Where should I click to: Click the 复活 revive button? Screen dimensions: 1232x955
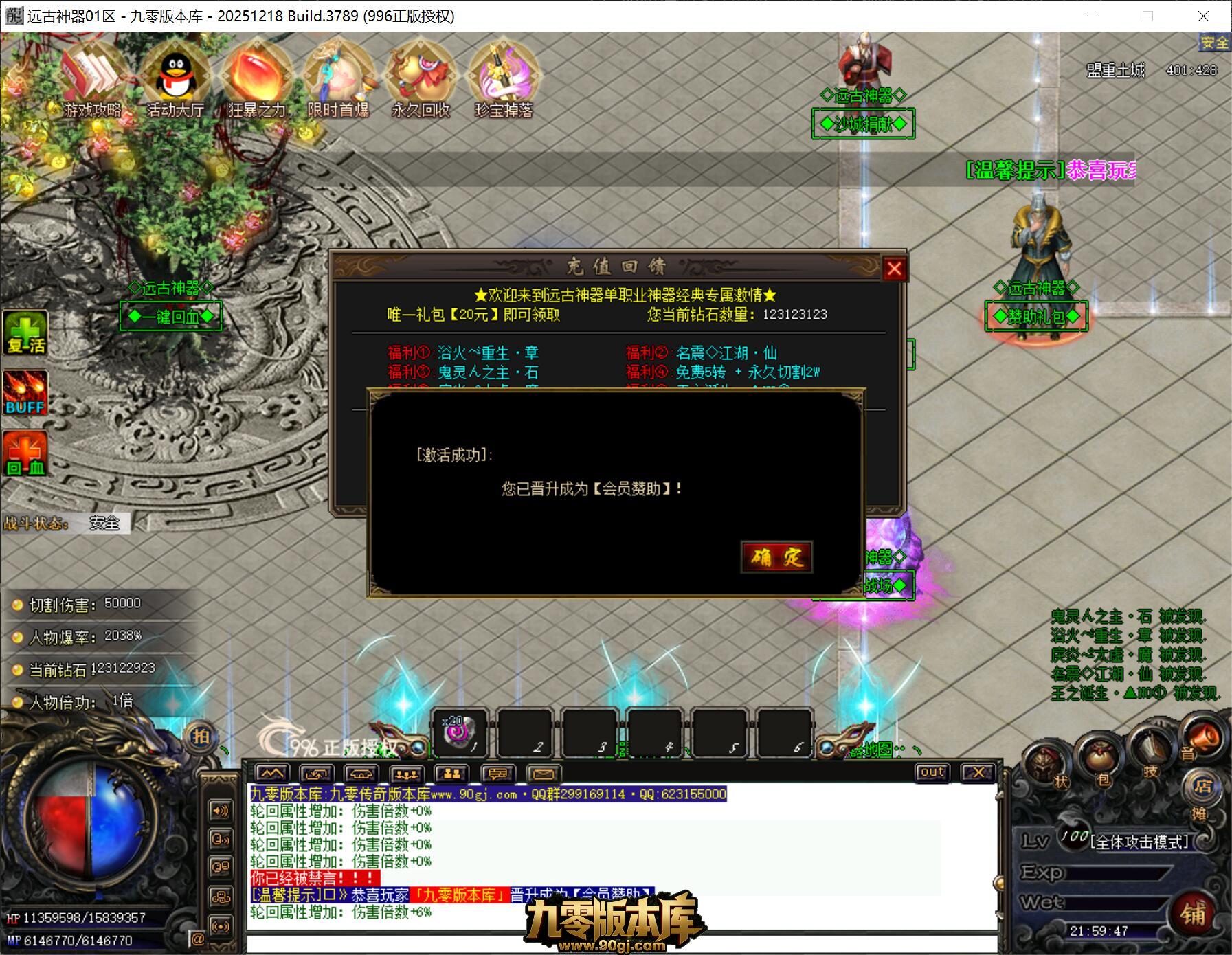pyautogui.click(x=25, y=333)
